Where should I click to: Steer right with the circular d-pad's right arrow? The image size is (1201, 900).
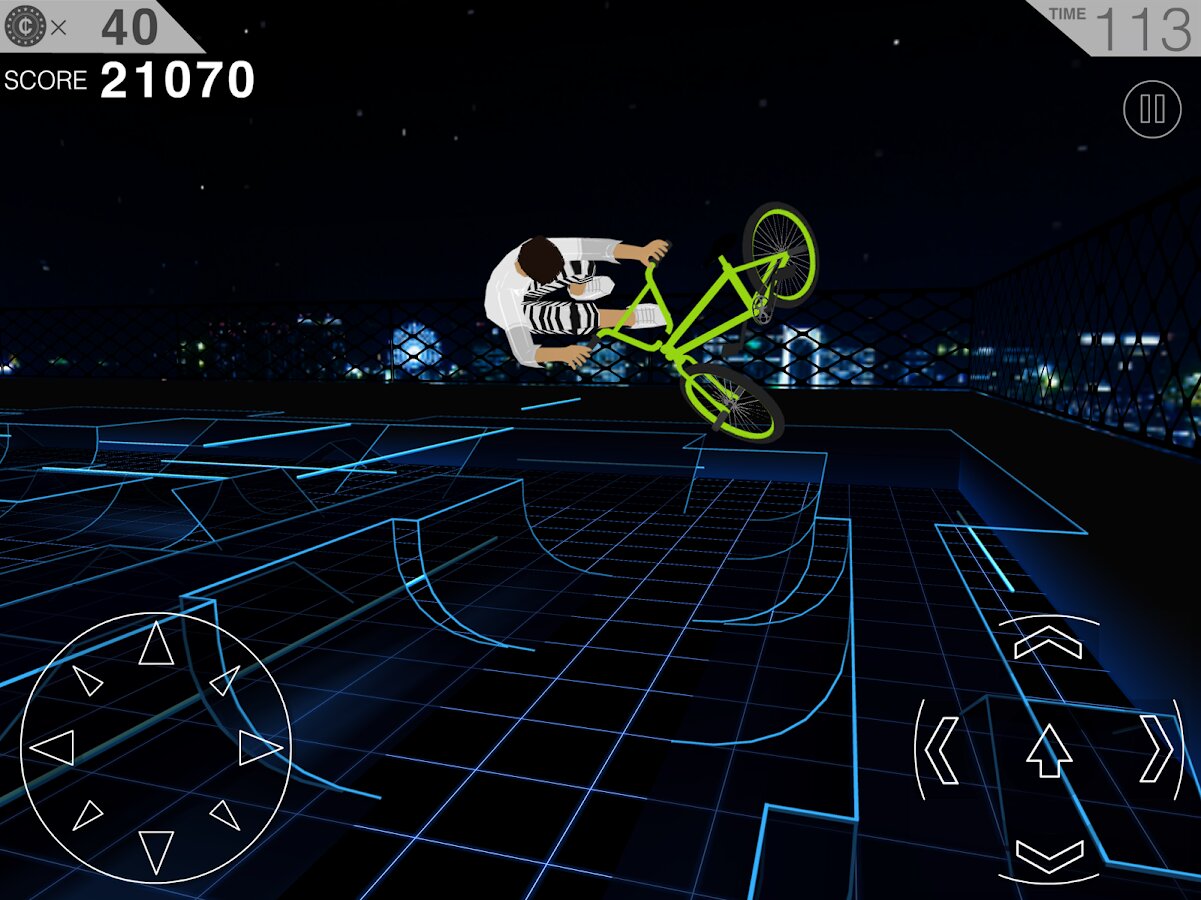click(260, 747)
